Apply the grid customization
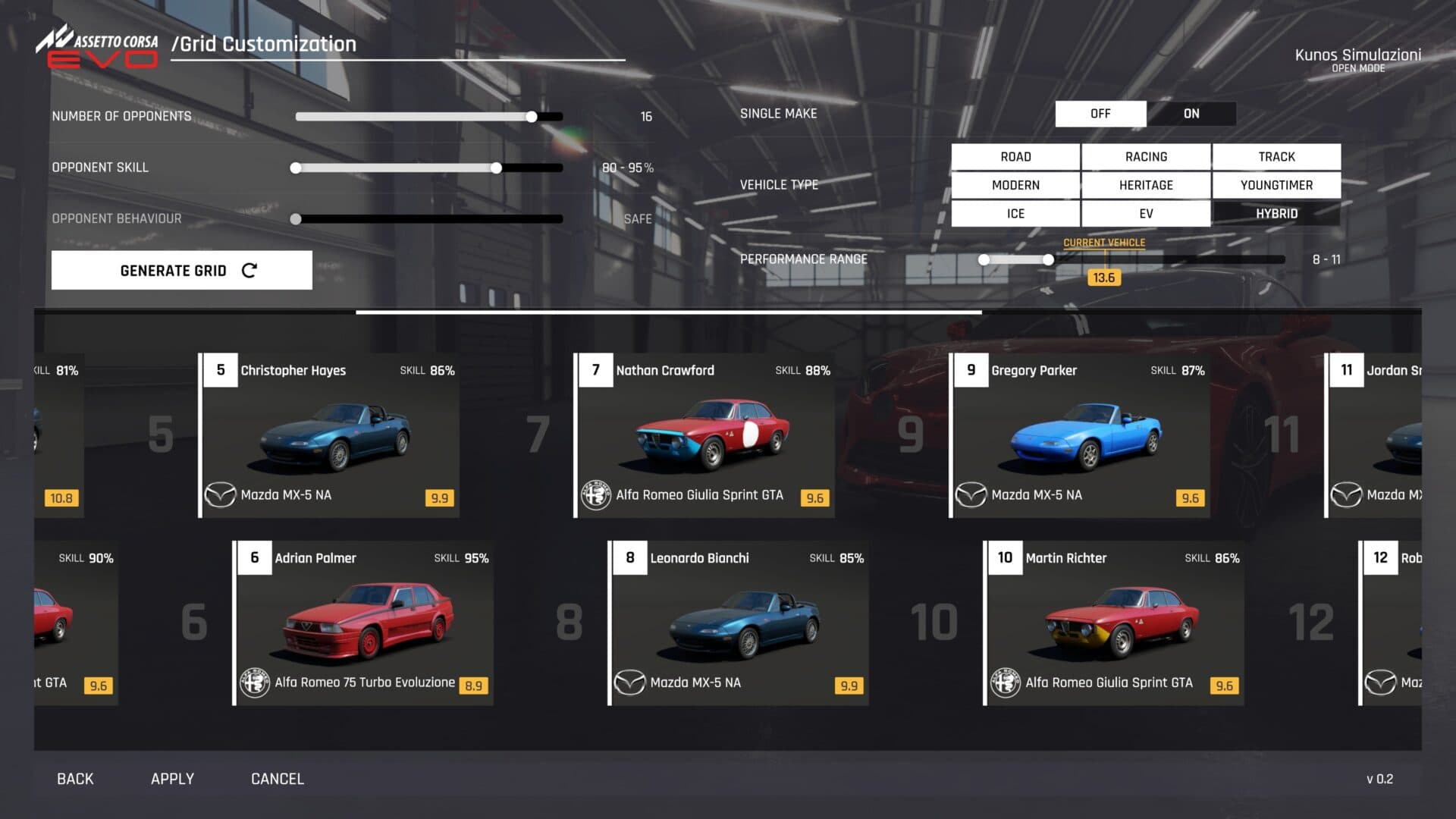The width and height of the screenshot is (1456, 819). [172, 779]
